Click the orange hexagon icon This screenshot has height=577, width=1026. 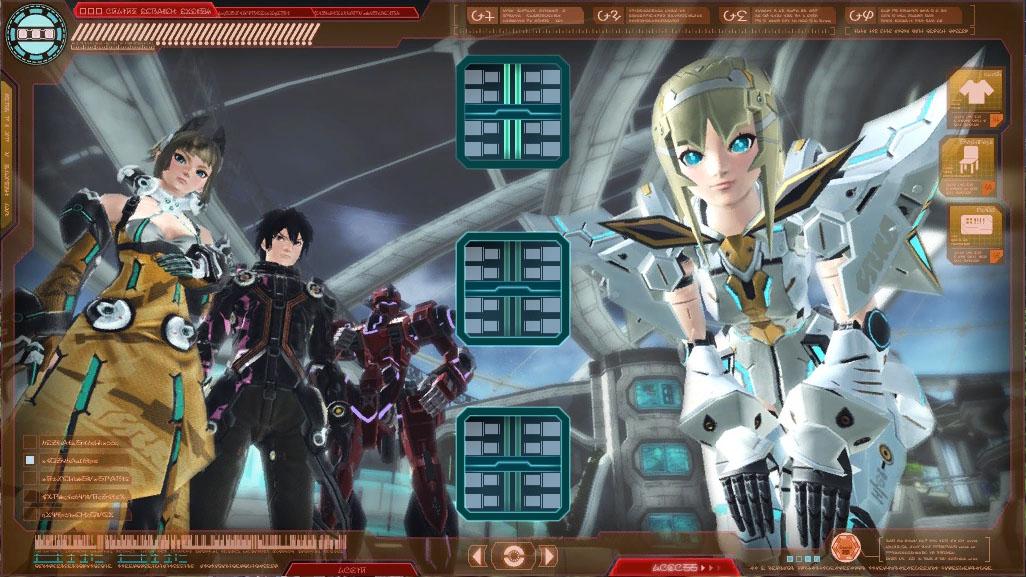[846, 547]
